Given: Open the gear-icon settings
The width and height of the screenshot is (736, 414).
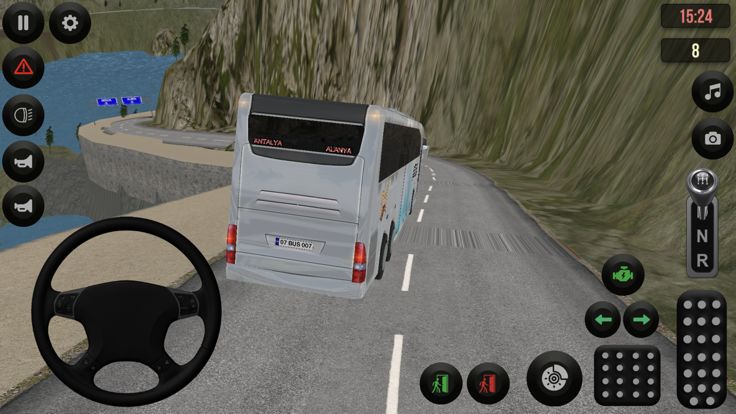Looking at the screenshot, I should tap(69, 21).
